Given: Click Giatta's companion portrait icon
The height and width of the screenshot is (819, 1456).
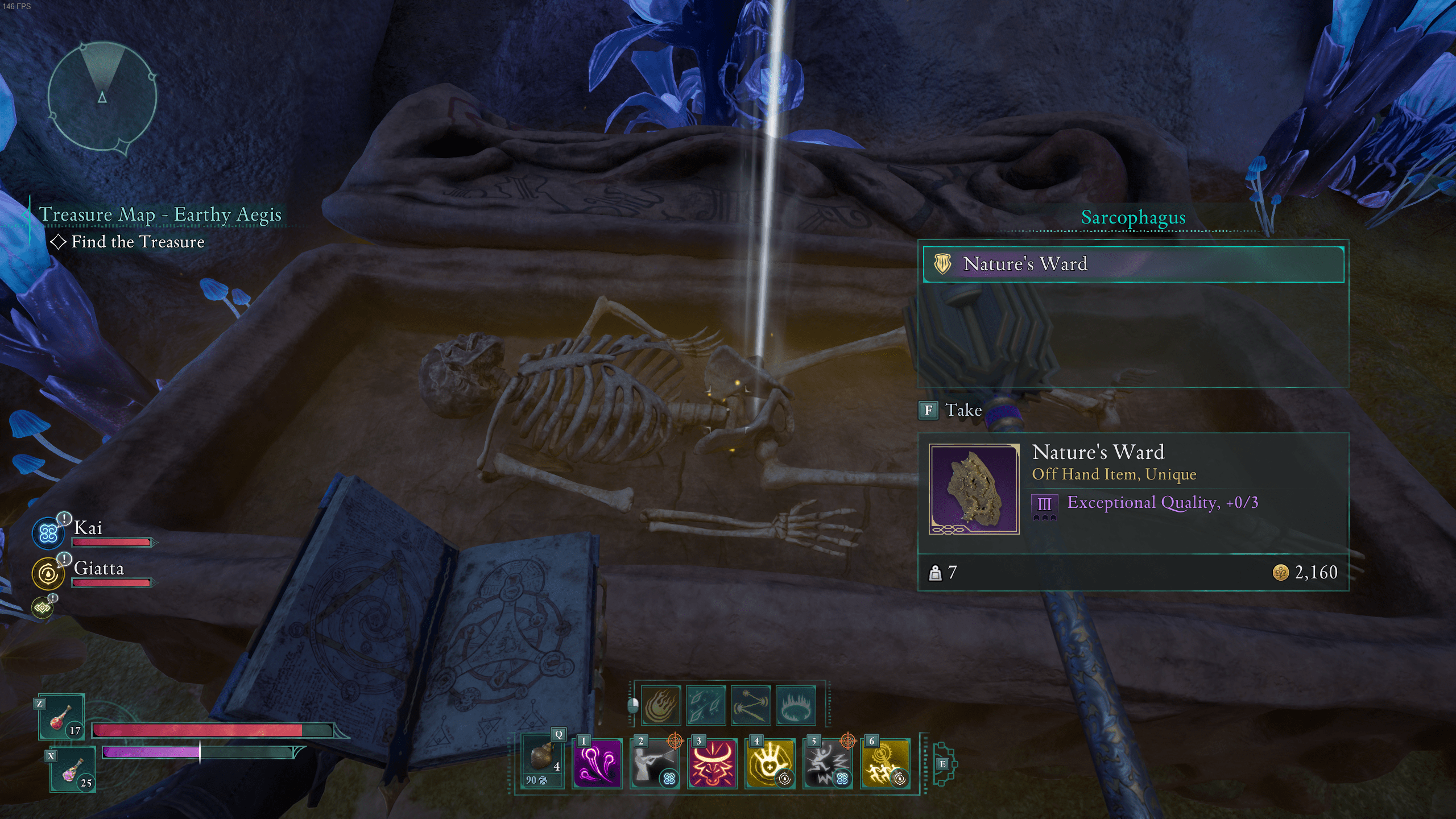Looking at the screenshot, I should 48,573.
